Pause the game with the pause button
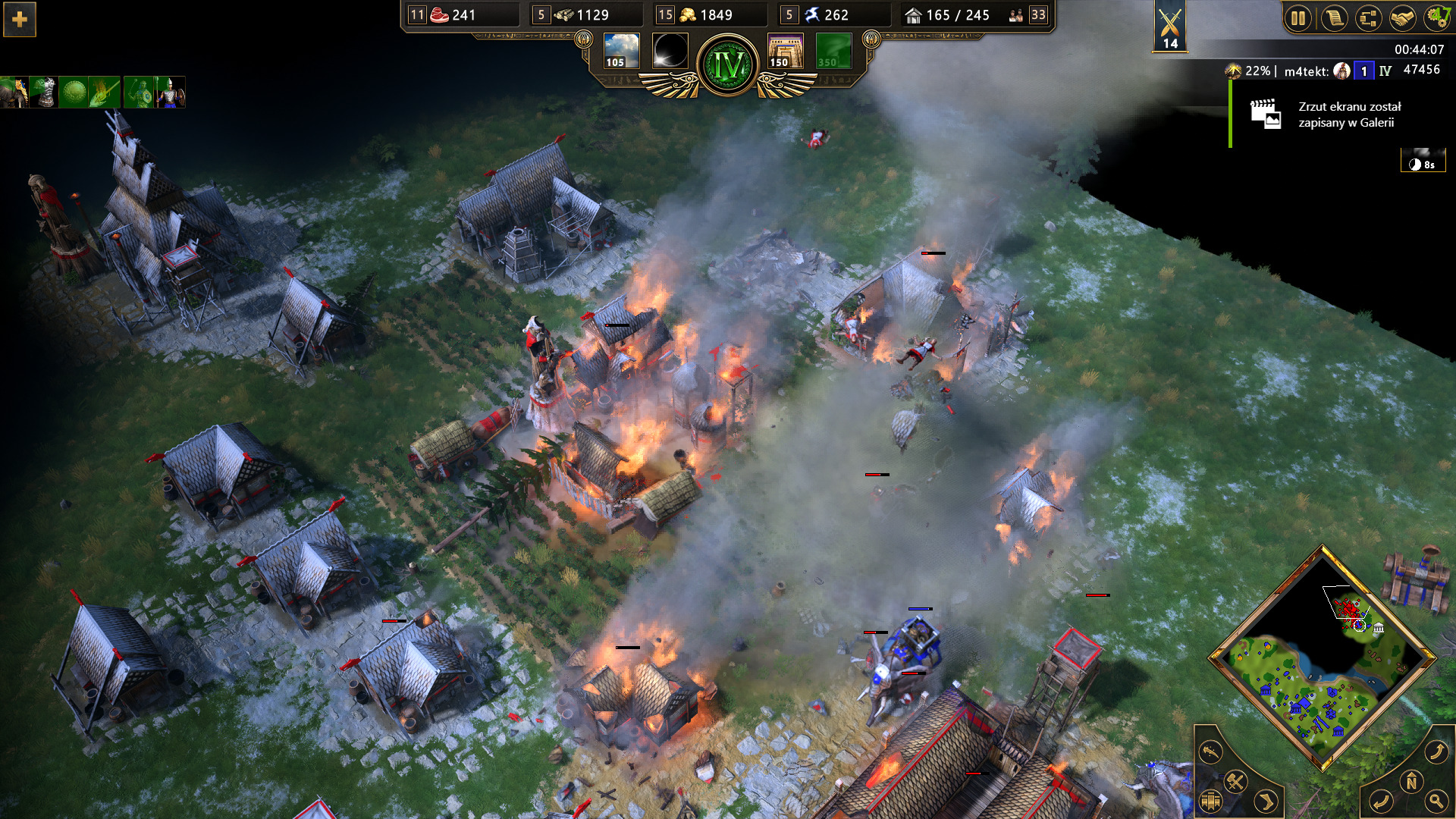This screenshot has height=819, width=1456. pyautogui.click(x=1298, y=18)
